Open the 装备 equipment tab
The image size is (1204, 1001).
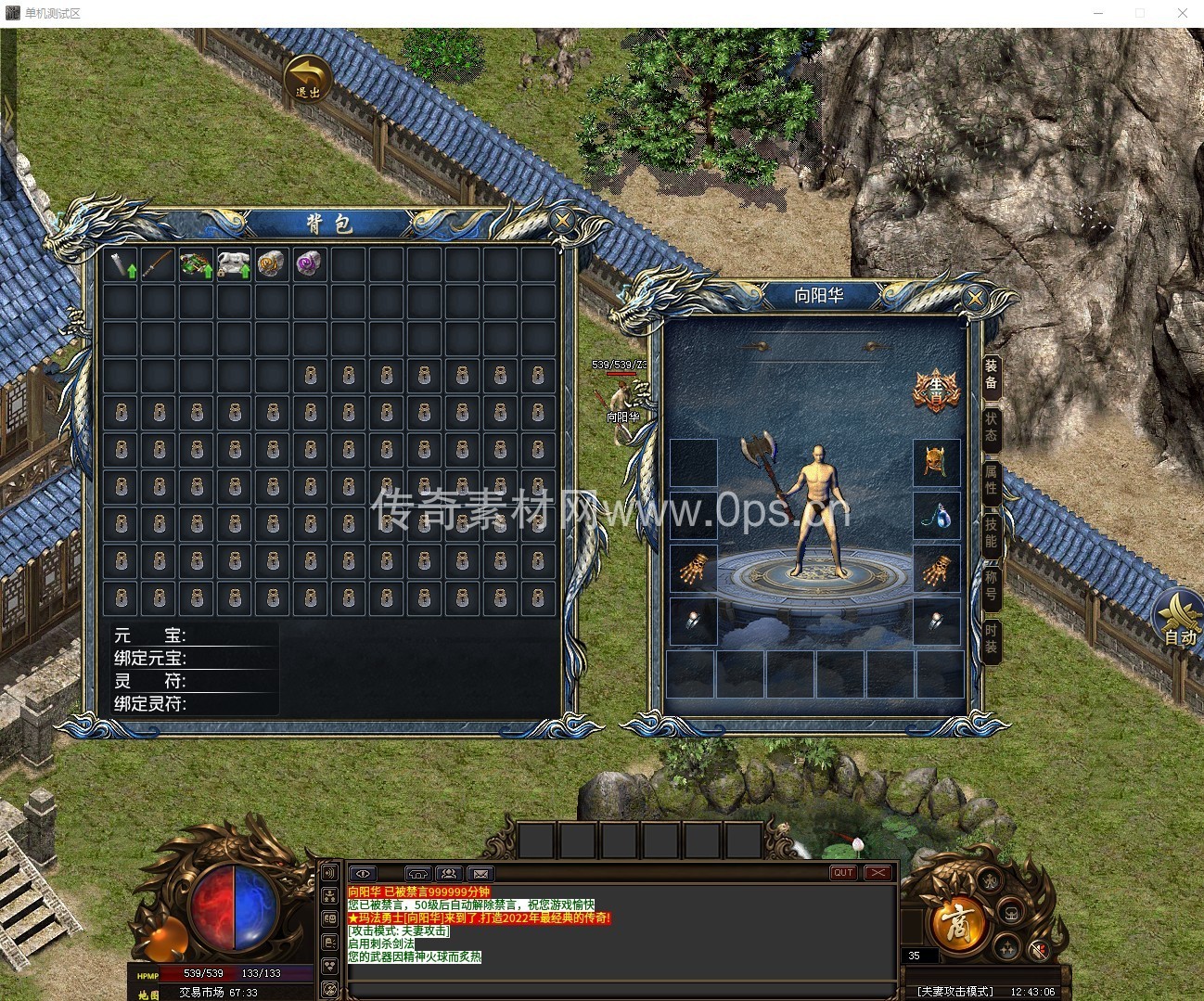pyautogui.click(x=991, y=374)
